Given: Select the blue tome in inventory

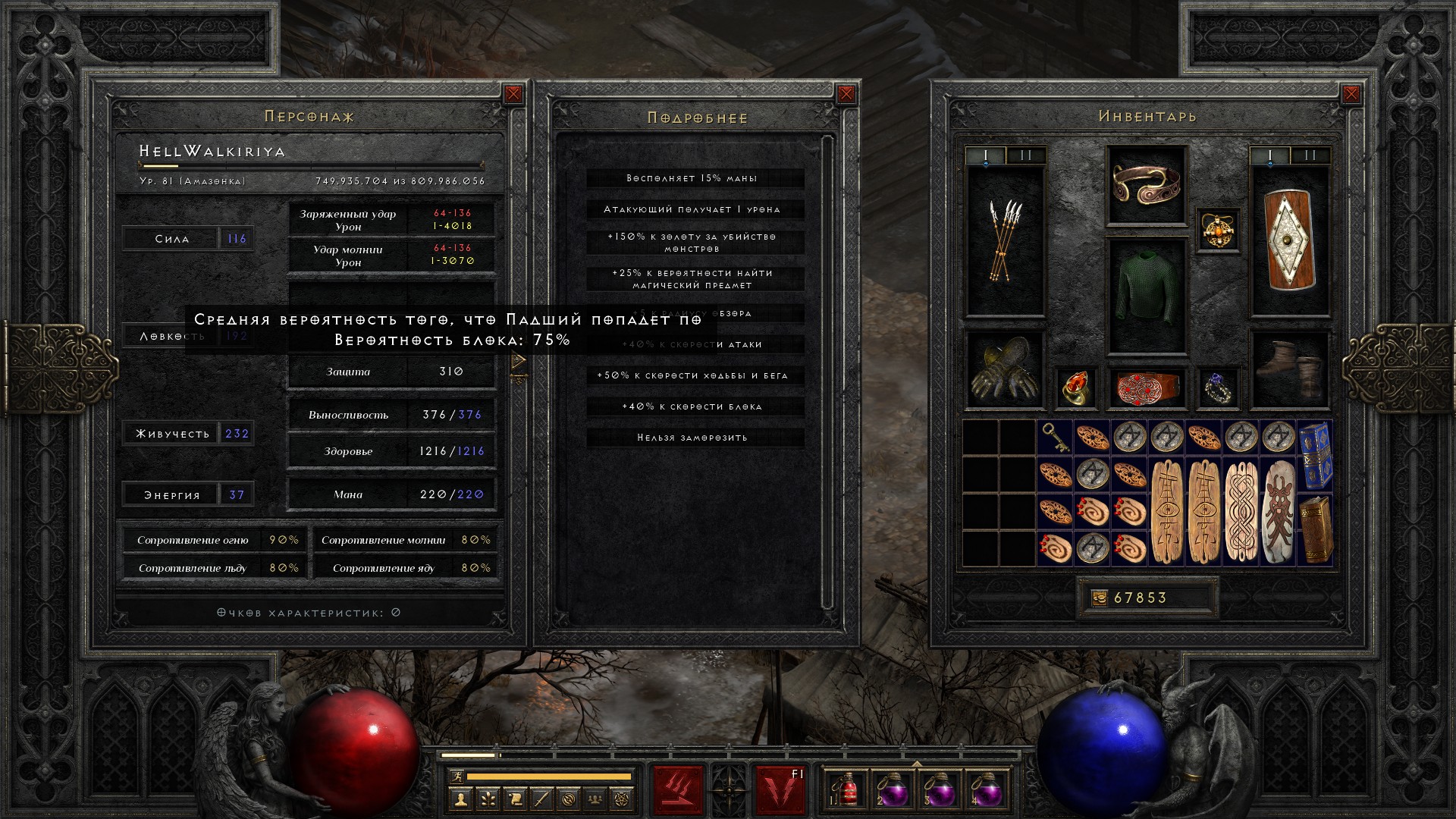Looking at the screenshot, I should [x=1315, y=454].
